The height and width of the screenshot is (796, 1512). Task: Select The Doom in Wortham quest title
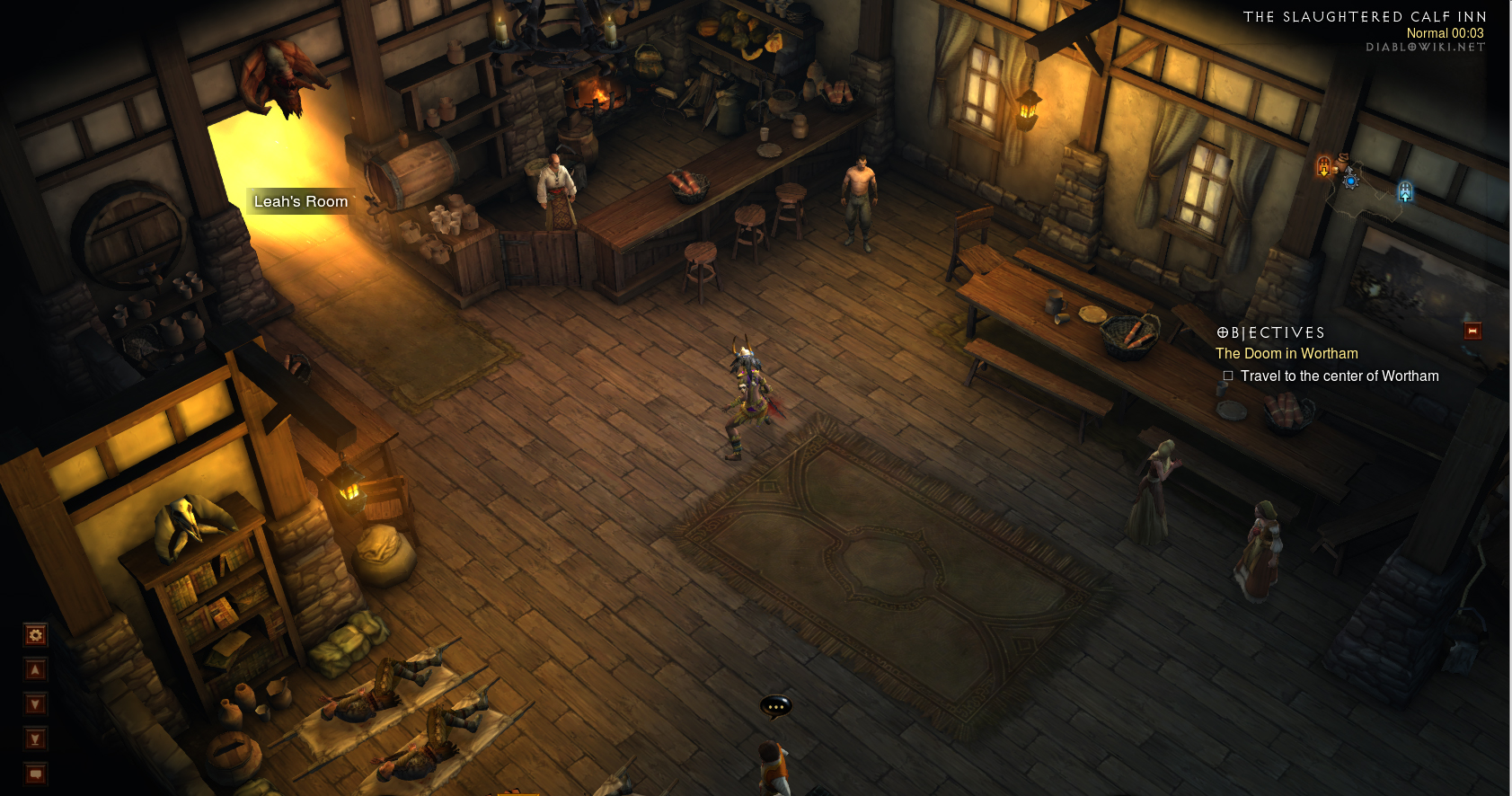1287,354
